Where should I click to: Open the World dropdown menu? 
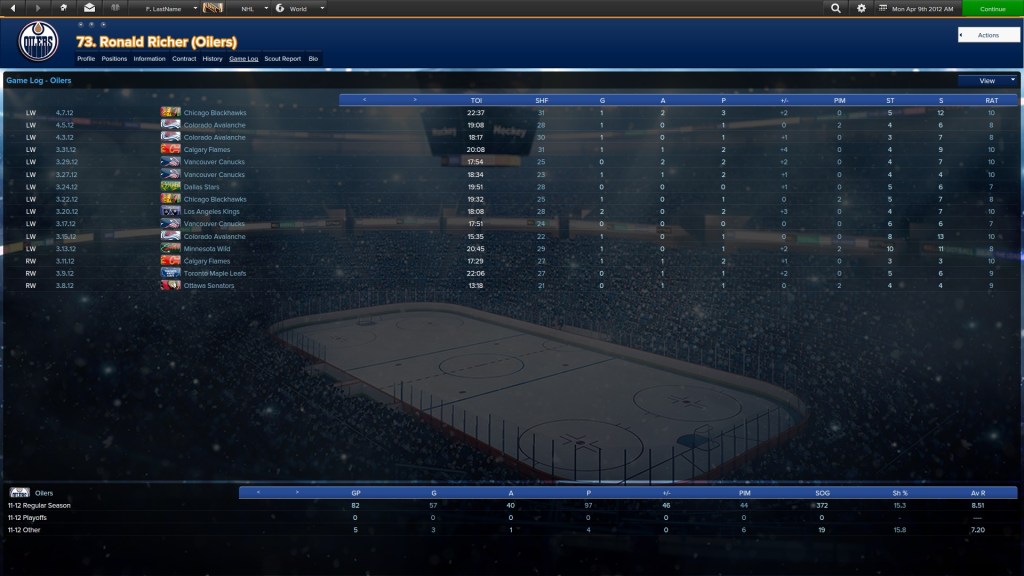tap(301, 8)
